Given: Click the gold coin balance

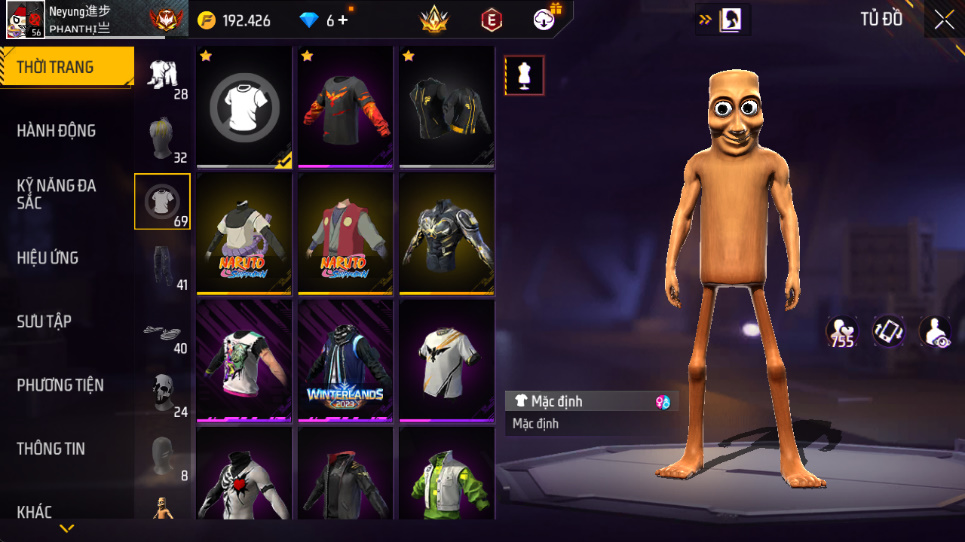Looking at the screenshot, I should pos(234,21).
